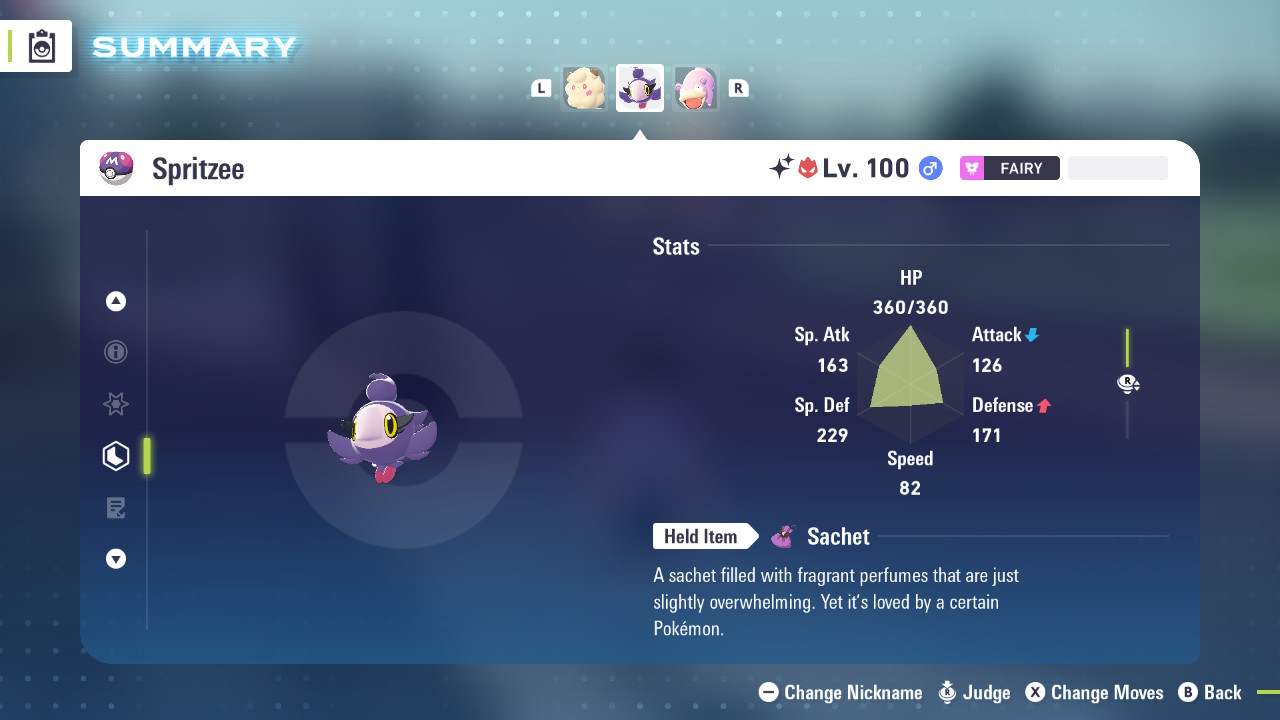The width and height of the screenshot is (1280, 720).
Task: Click the male gender symbol
Action: pyautogui.click(x=929, y=168)
